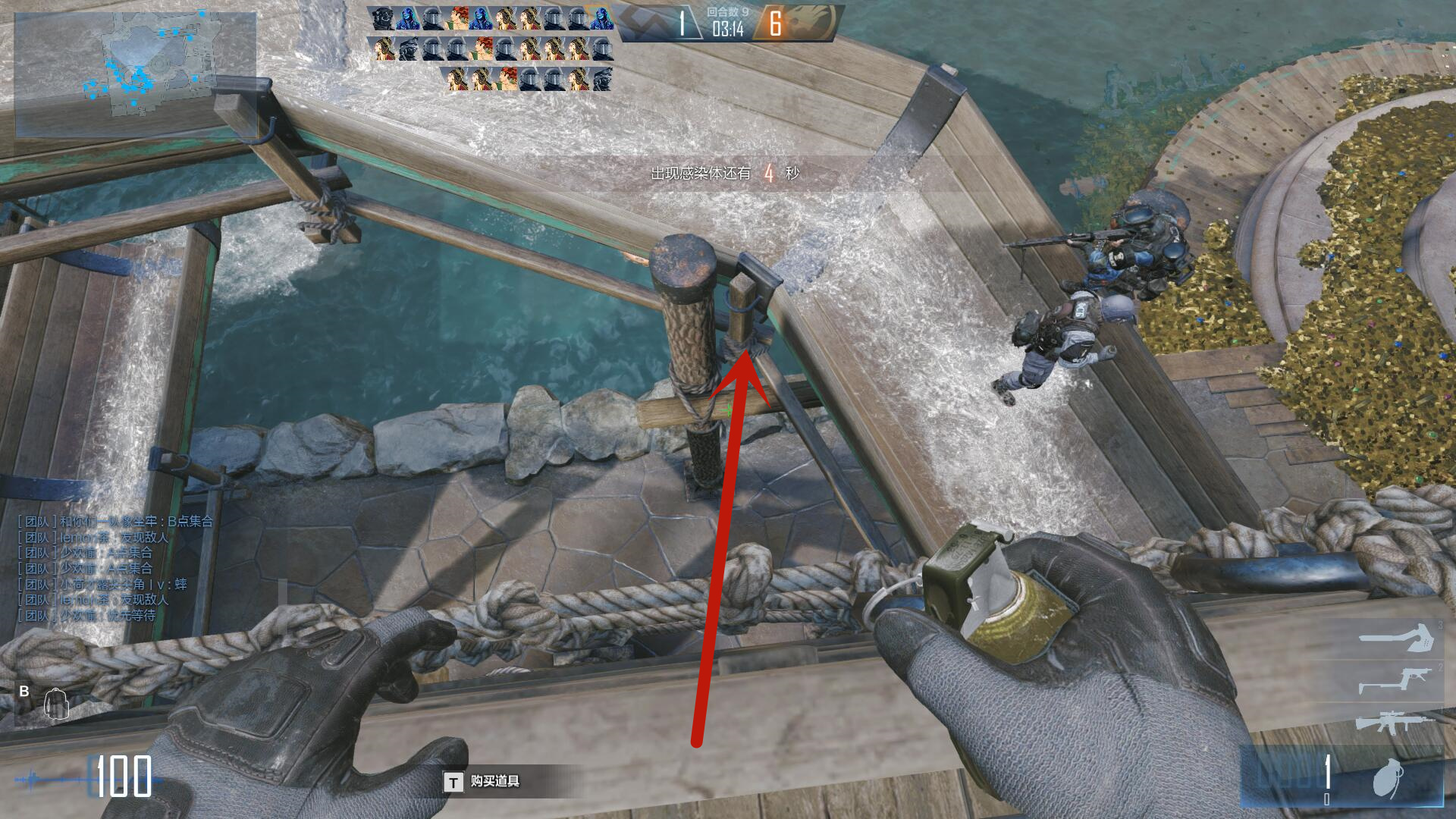Open the backpack icon
Screen dimensions: 1456x819
56,704
